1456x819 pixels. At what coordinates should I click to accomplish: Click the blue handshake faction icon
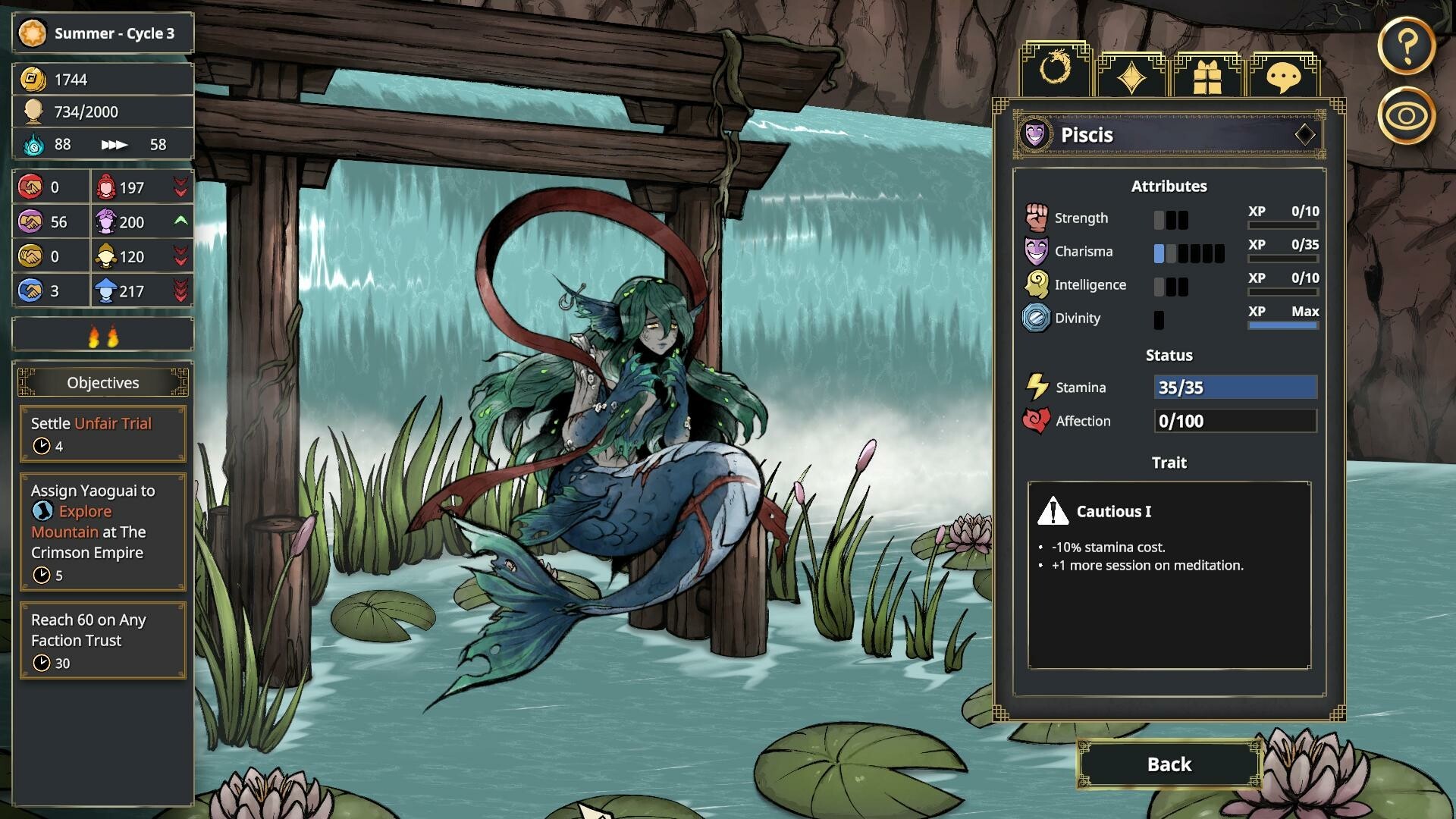31,290
